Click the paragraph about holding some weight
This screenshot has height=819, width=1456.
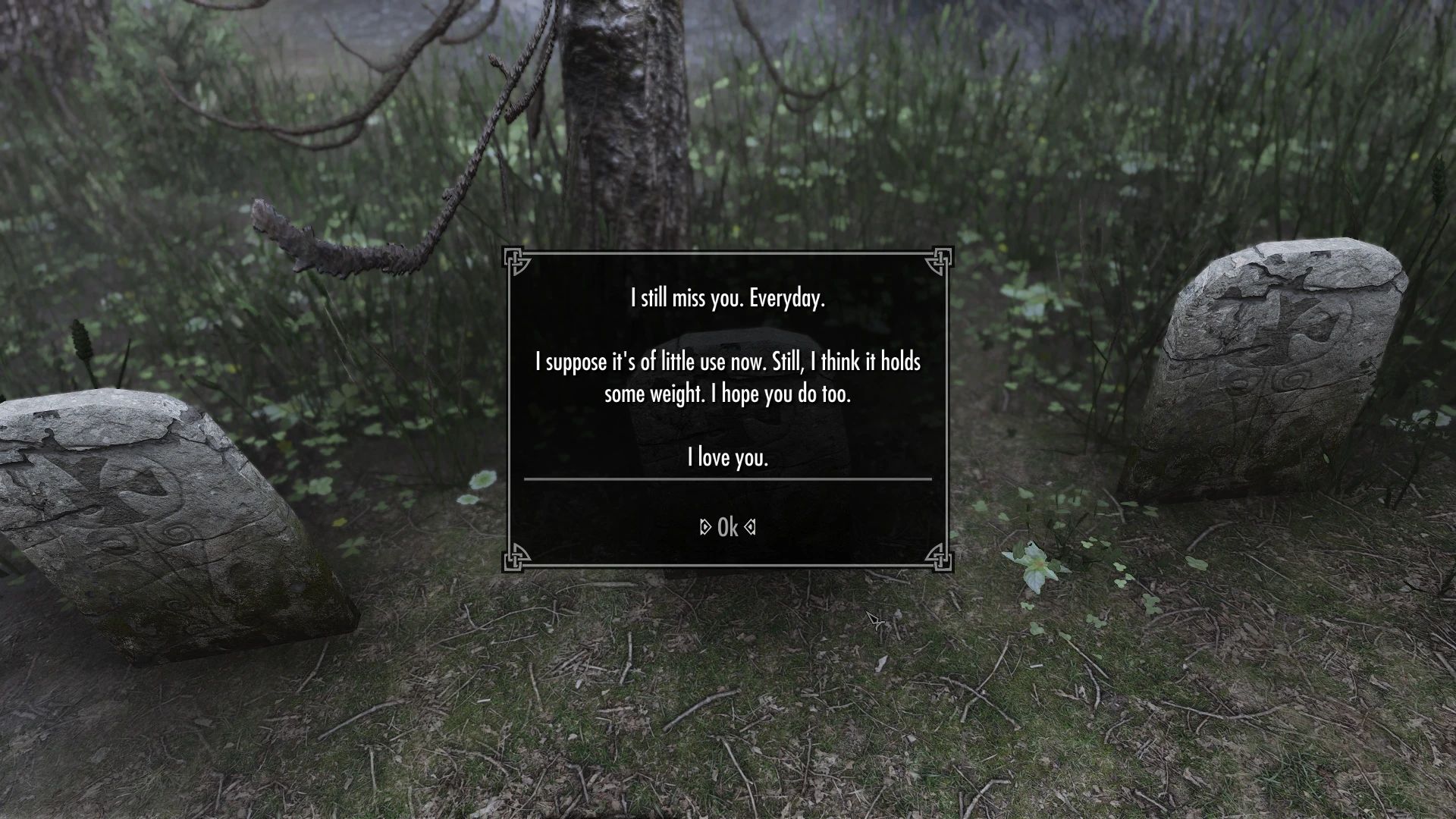[x=727, y=378]
